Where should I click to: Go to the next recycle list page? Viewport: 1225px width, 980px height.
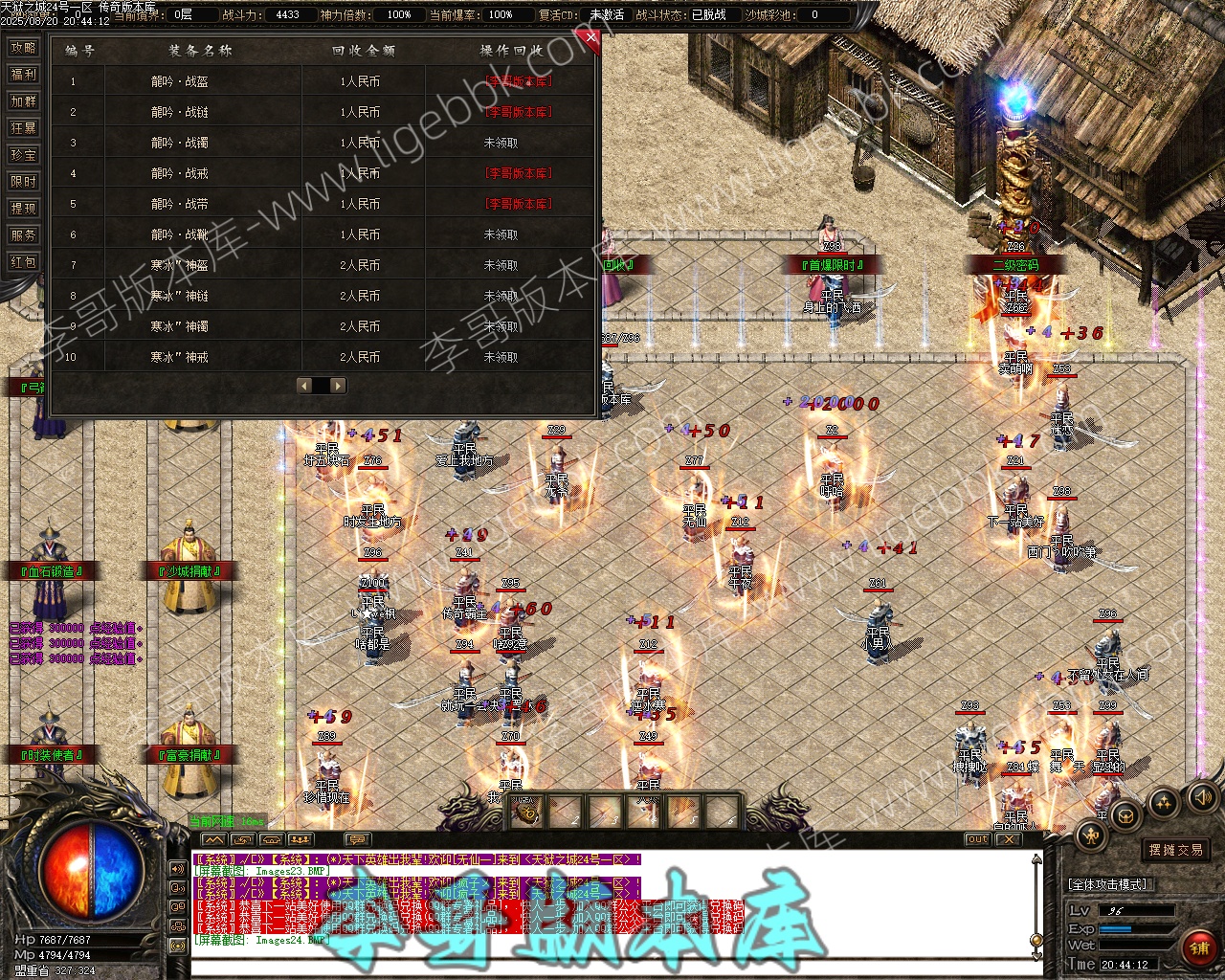pyautogui.click(x=338, y=386)
